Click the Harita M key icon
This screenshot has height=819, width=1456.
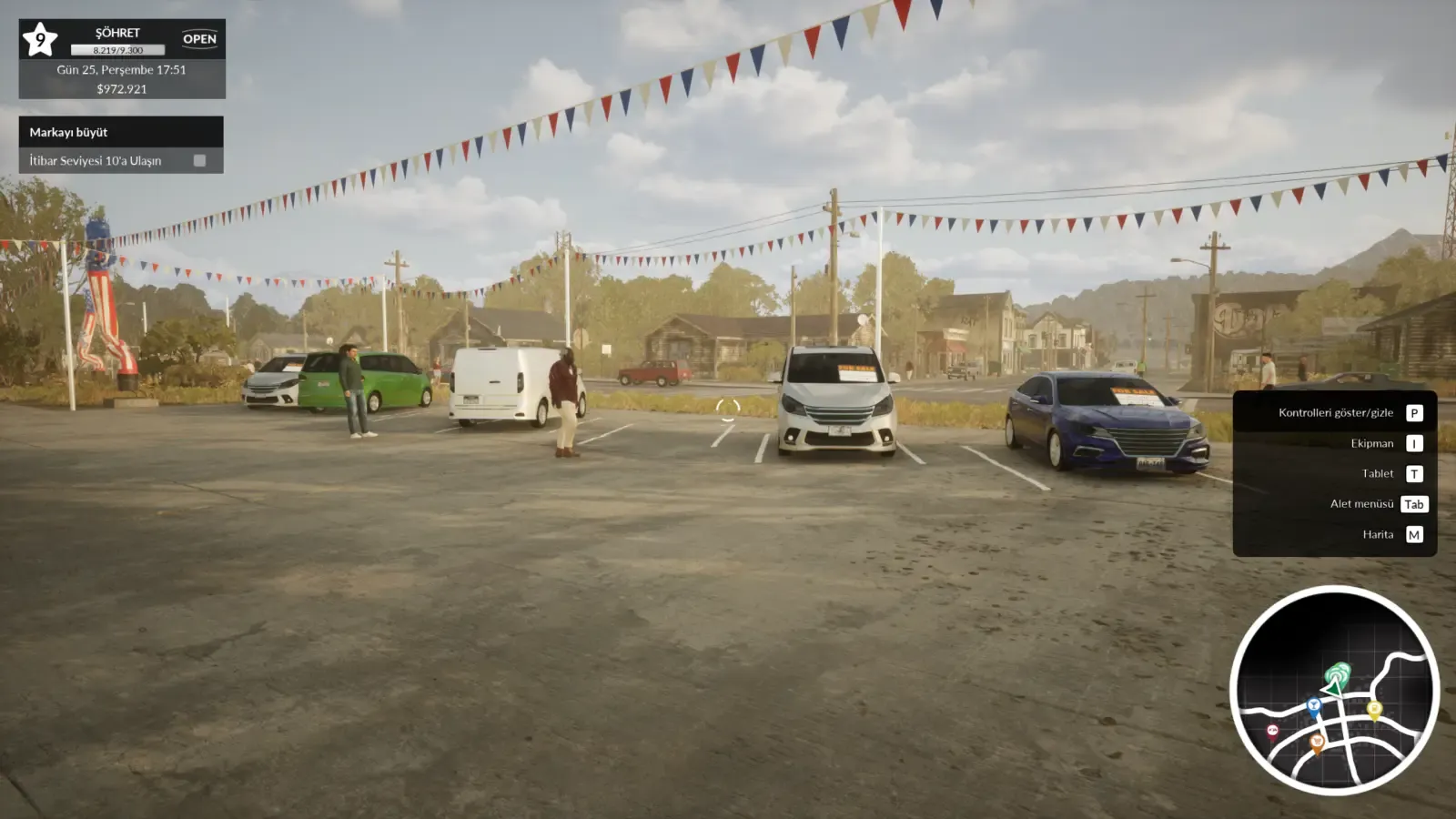click(x=1413, y=534)
